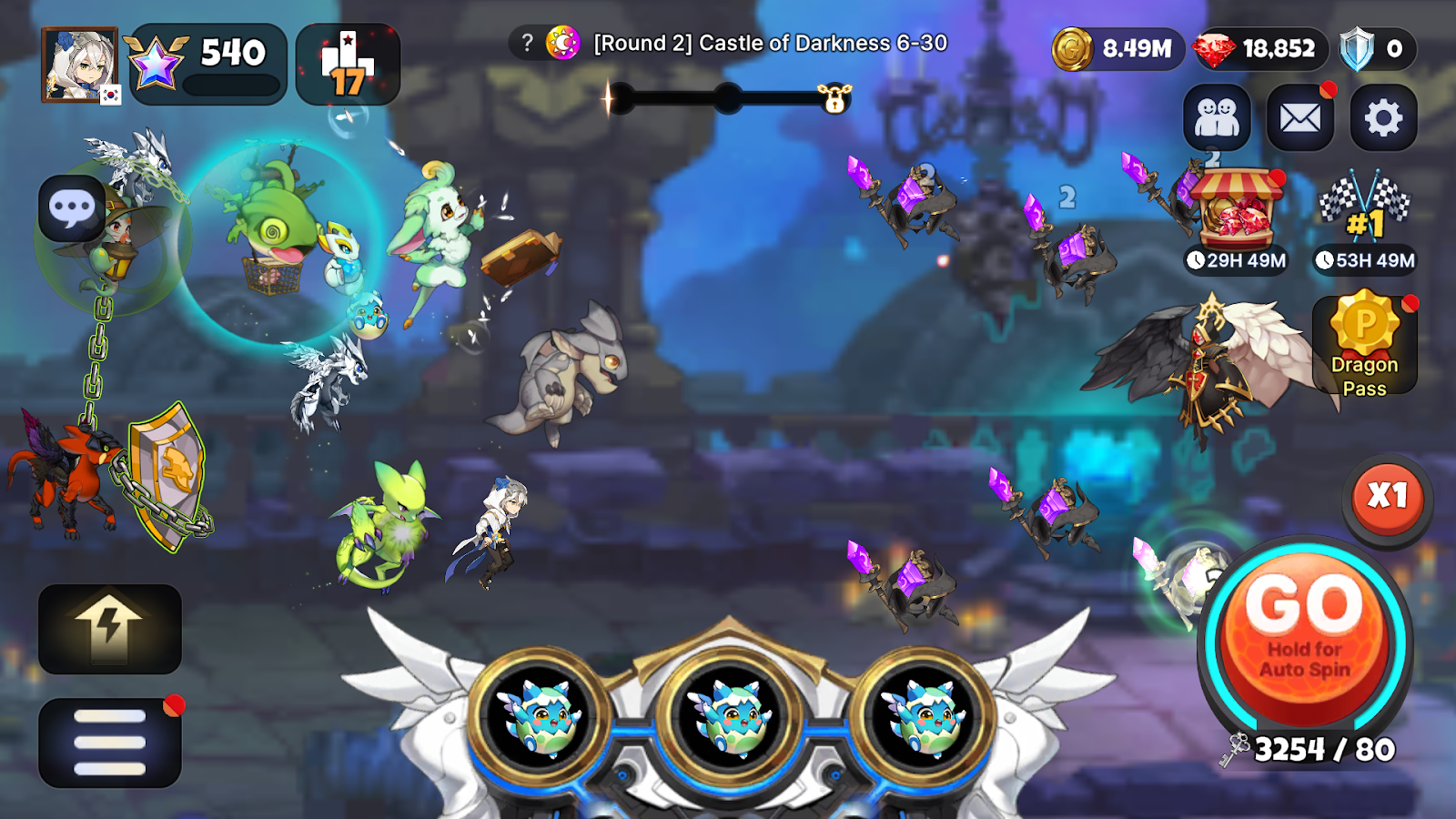Tap the blue shield counter
This screenshot has width=1456, height=819.
(x=1375, y=49)
